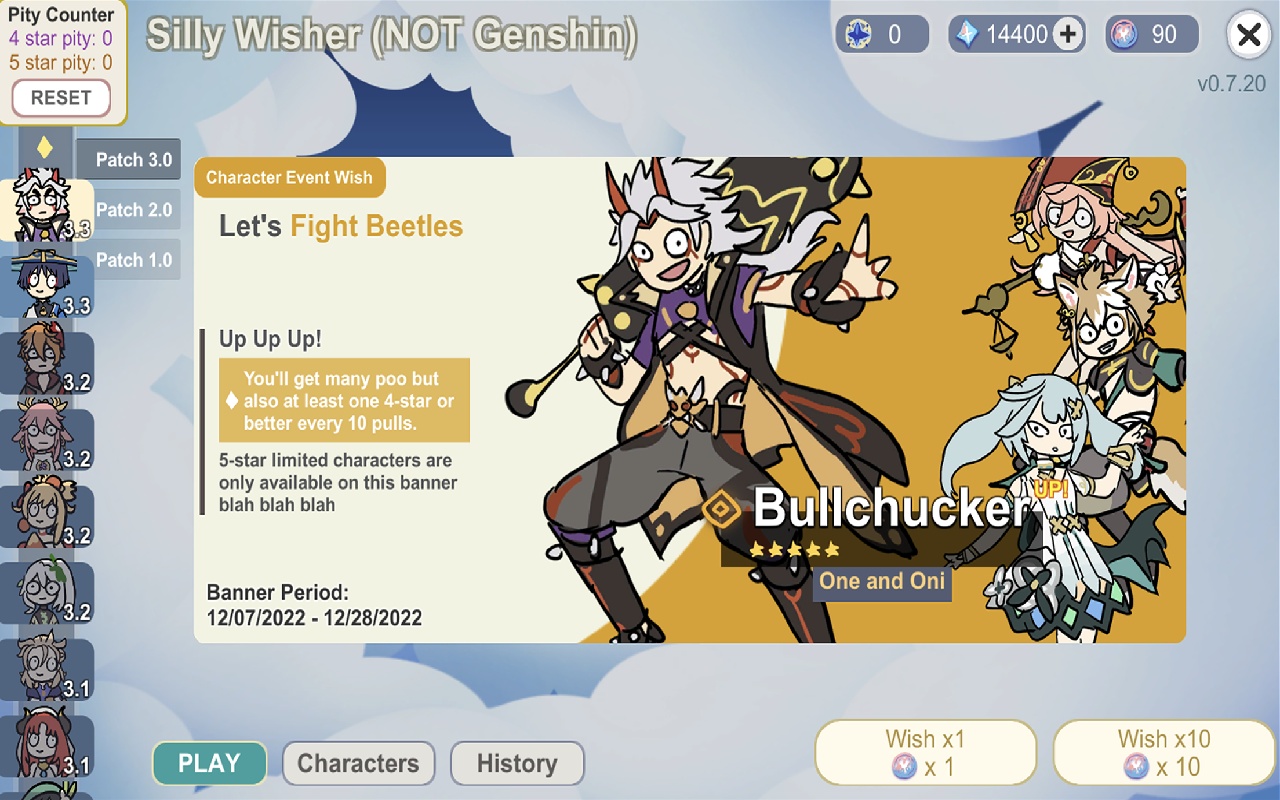Click the yellow diamond above the banner list
1280x800 pixels.
pos(44,146)
